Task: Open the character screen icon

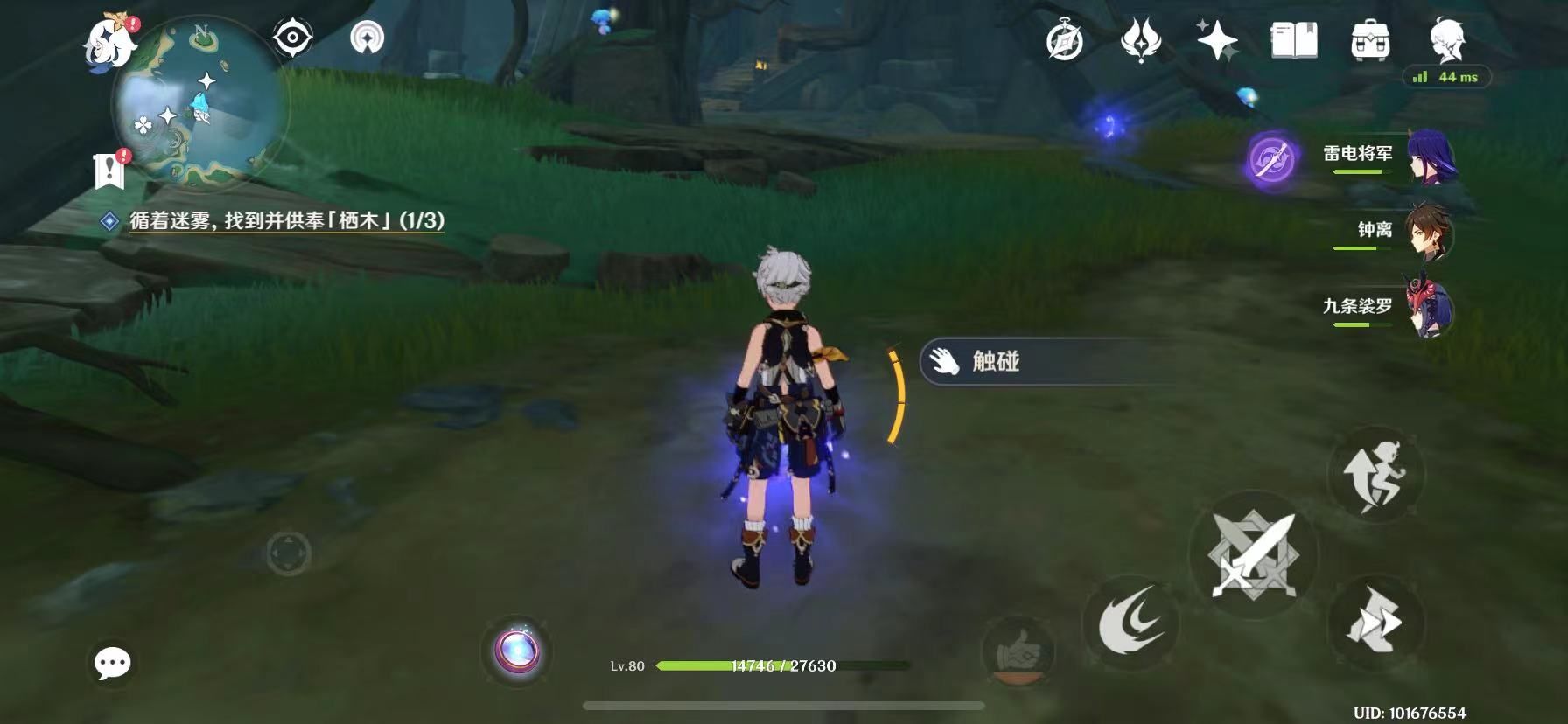Action: point(1446,39)
